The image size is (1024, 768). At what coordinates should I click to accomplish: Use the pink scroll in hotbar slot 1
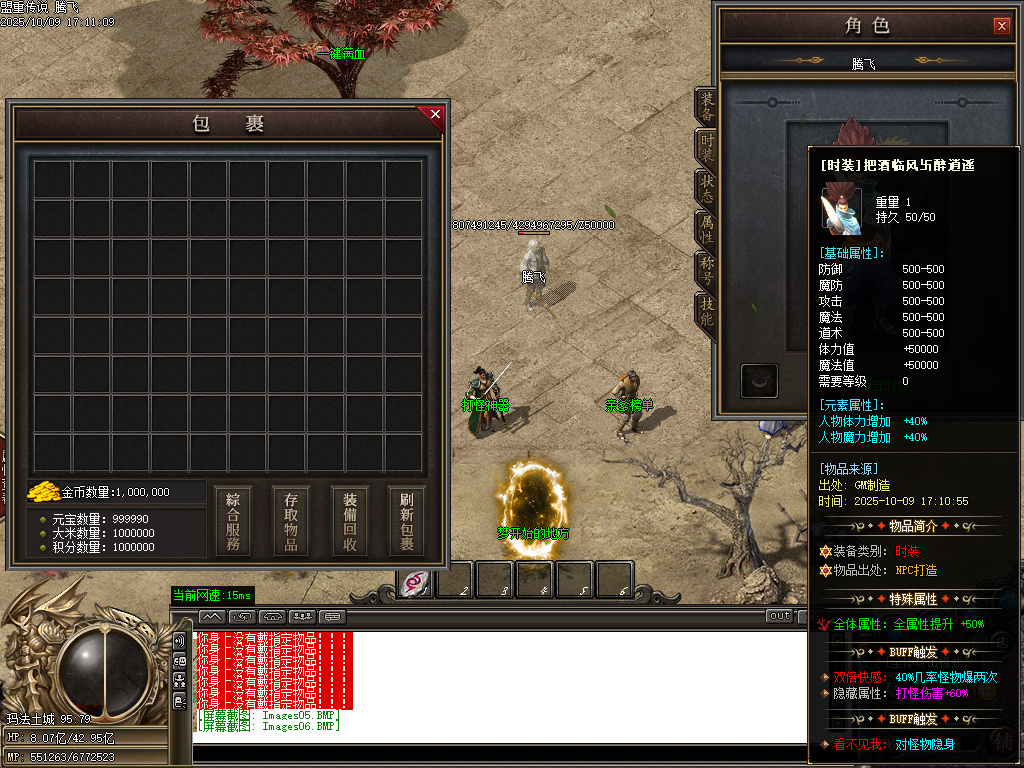click(415, 582)
